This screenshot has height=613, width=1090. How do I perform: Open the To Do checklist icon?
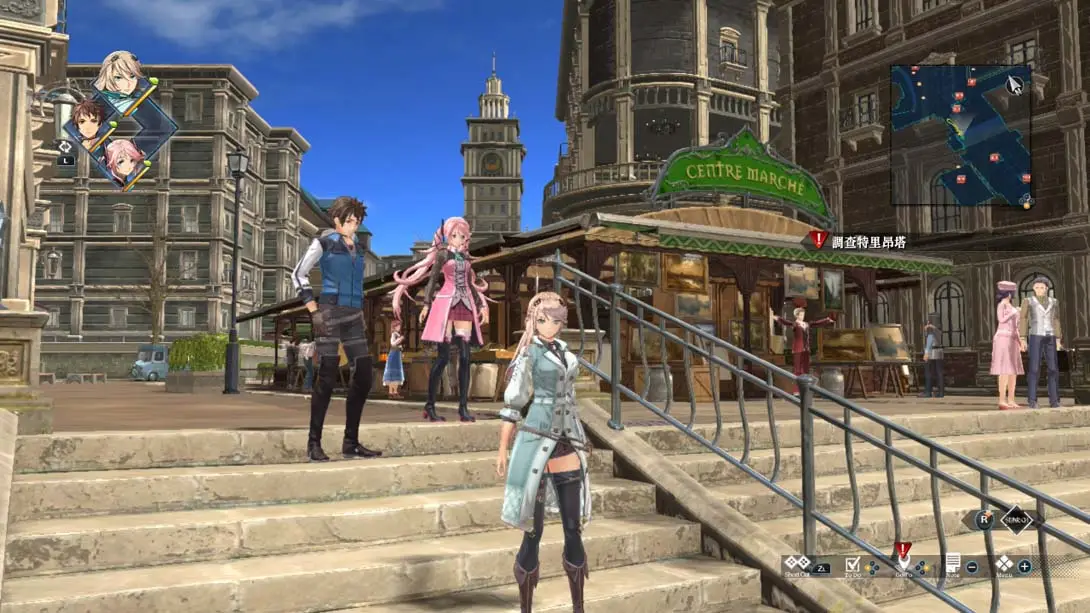point(852,565)
